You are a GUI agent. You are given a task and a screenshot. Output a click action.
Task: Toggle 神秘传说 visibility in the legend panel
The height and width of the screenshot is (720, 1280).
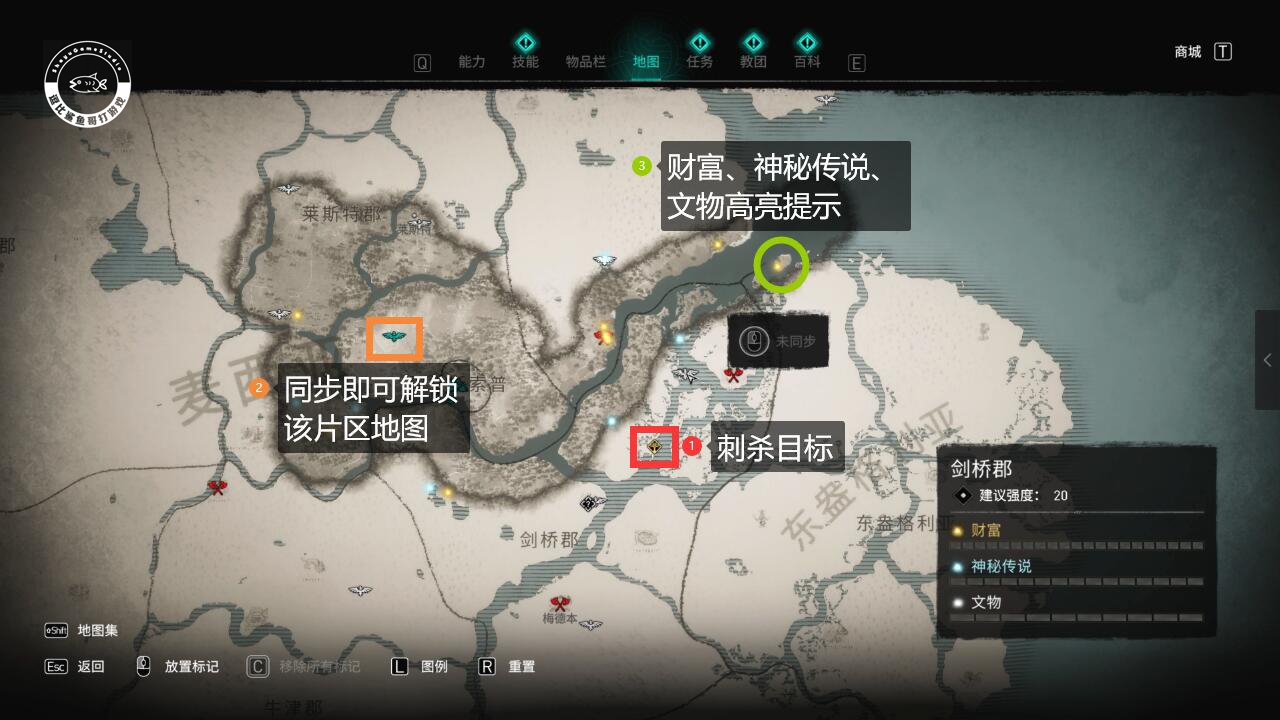(x=1000, y=566)
